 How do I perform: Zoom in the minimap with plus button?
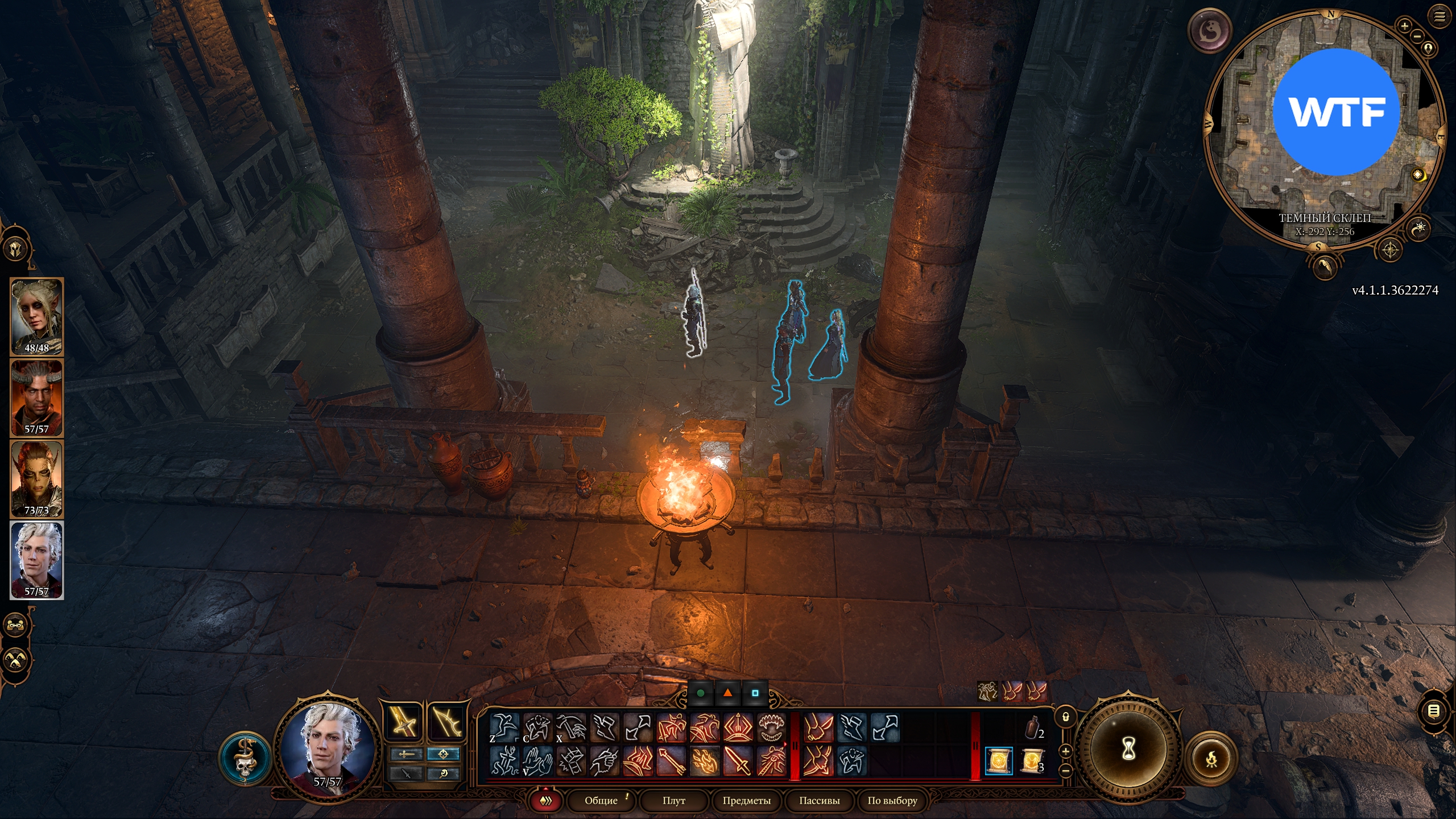(x=1404, y=26)
